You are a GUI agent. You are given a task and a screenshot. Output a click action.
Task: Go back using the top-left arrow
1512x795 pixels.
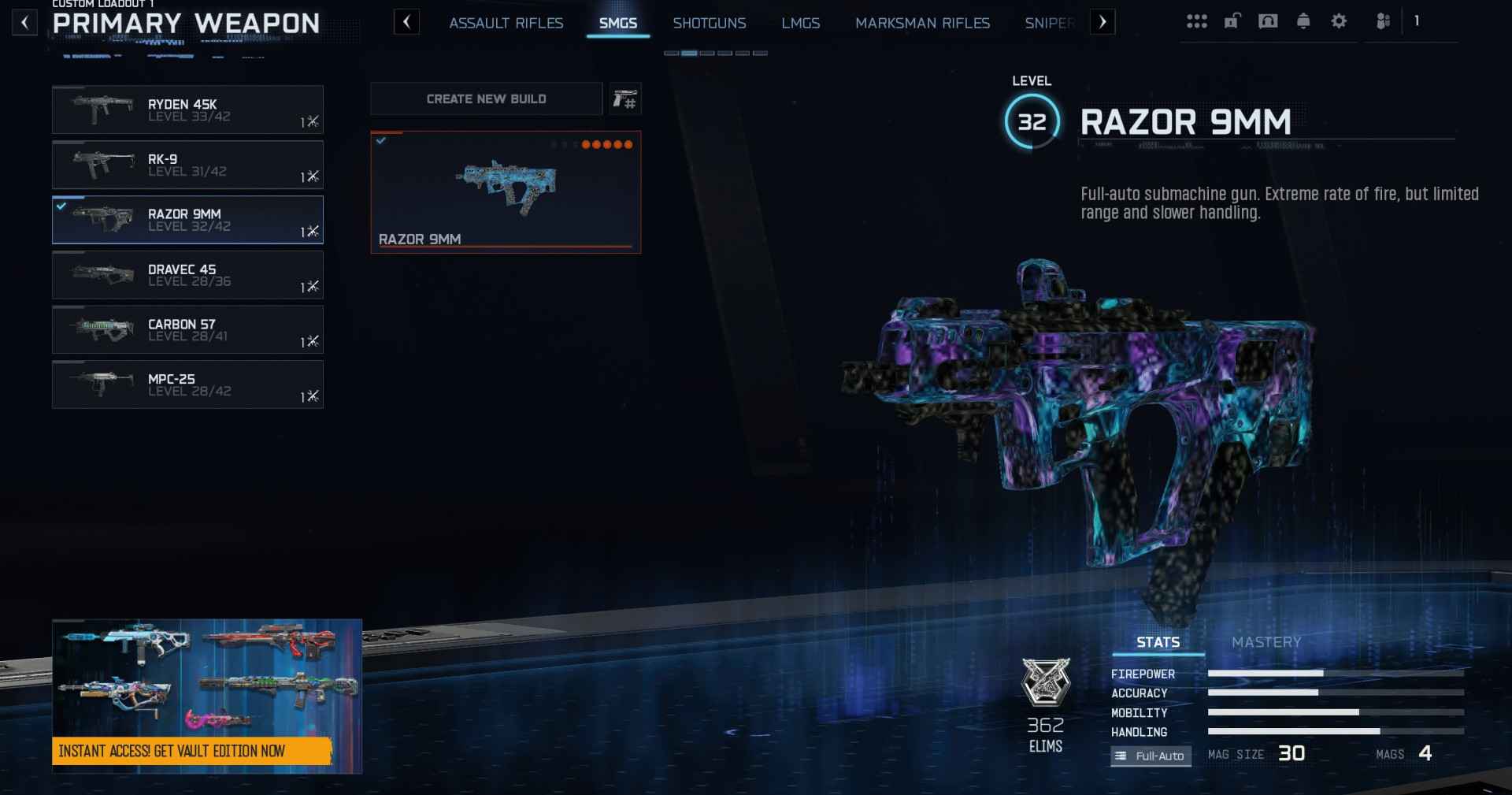point(24,23)
